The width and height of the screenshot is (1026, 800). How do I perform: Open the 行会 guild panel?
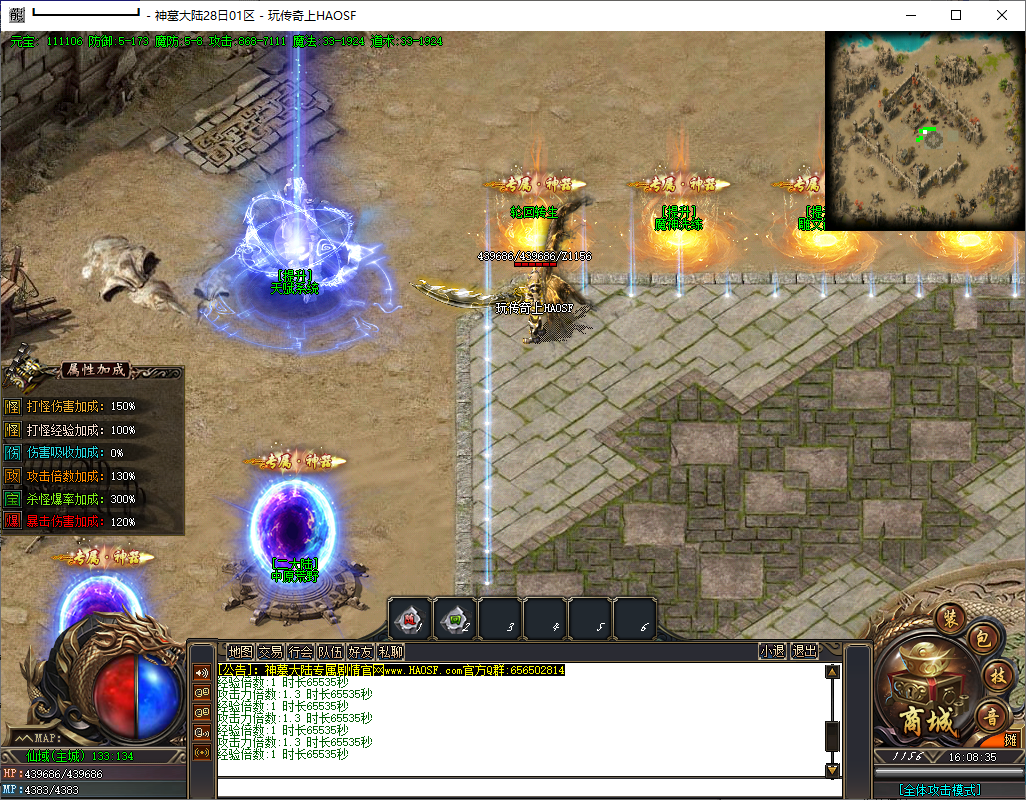click(300, 651)
